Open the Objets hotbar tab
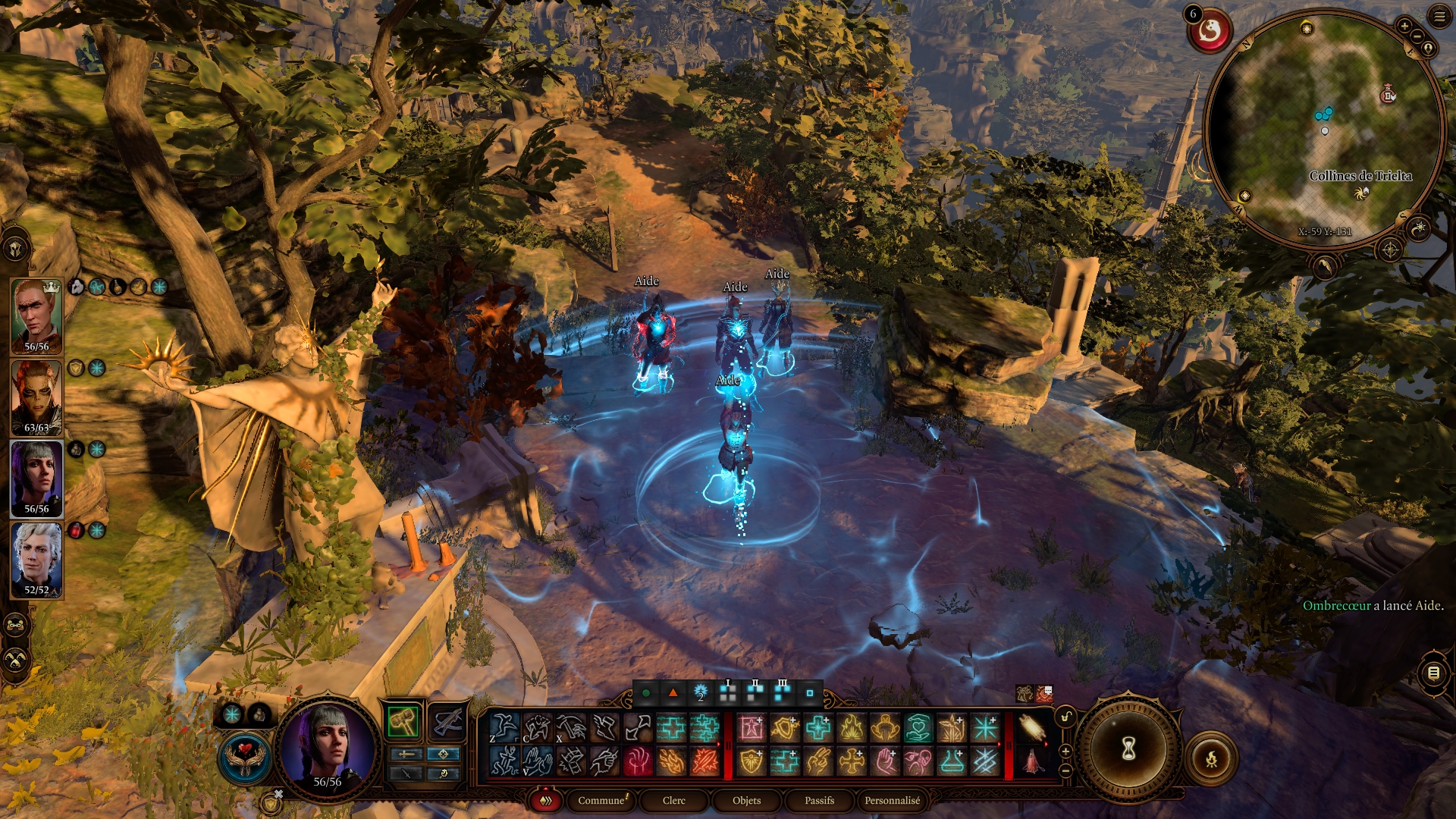1456x819 pixels. 746,800
